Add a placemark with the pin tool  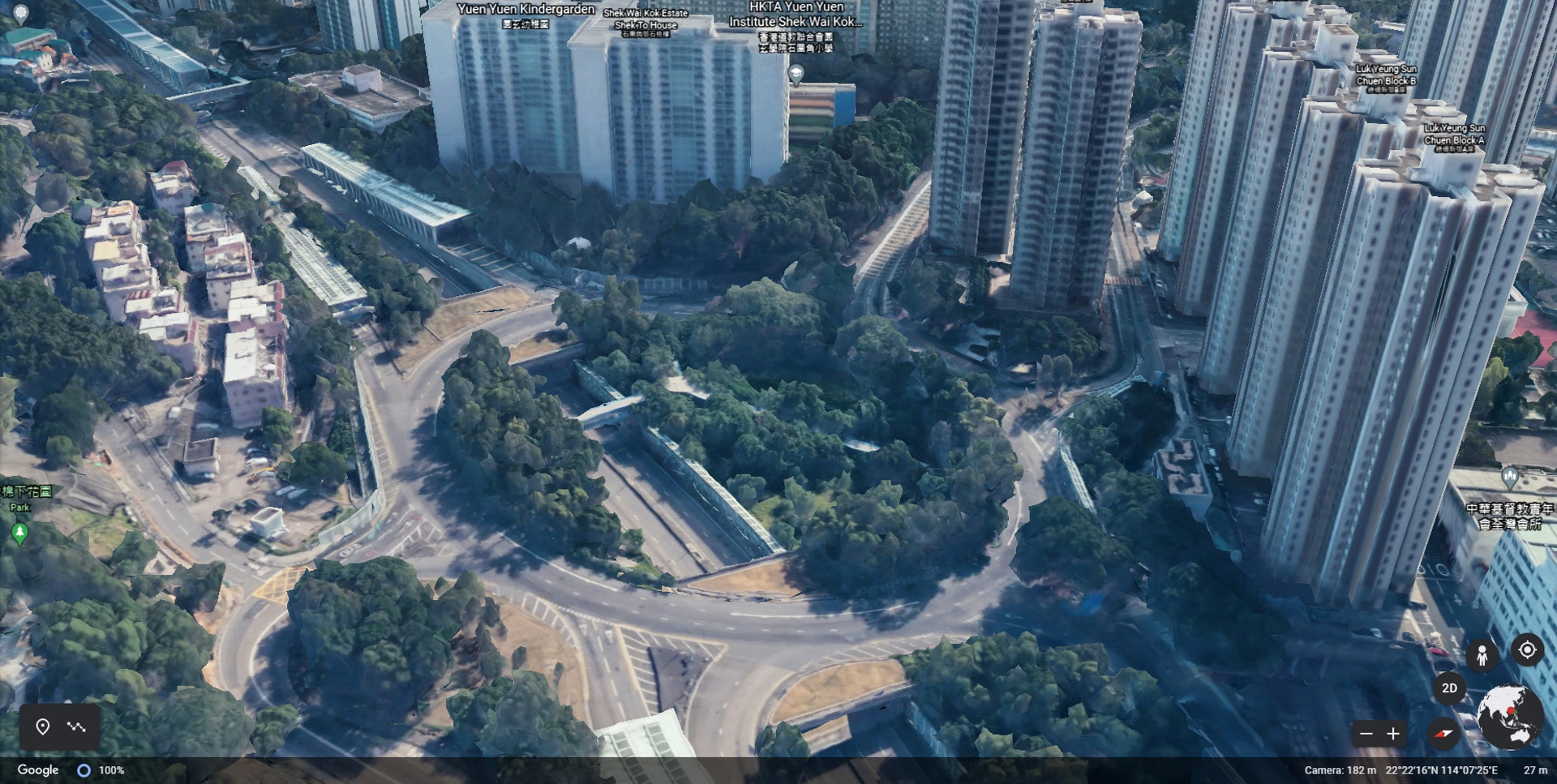[x=43, y=726]
